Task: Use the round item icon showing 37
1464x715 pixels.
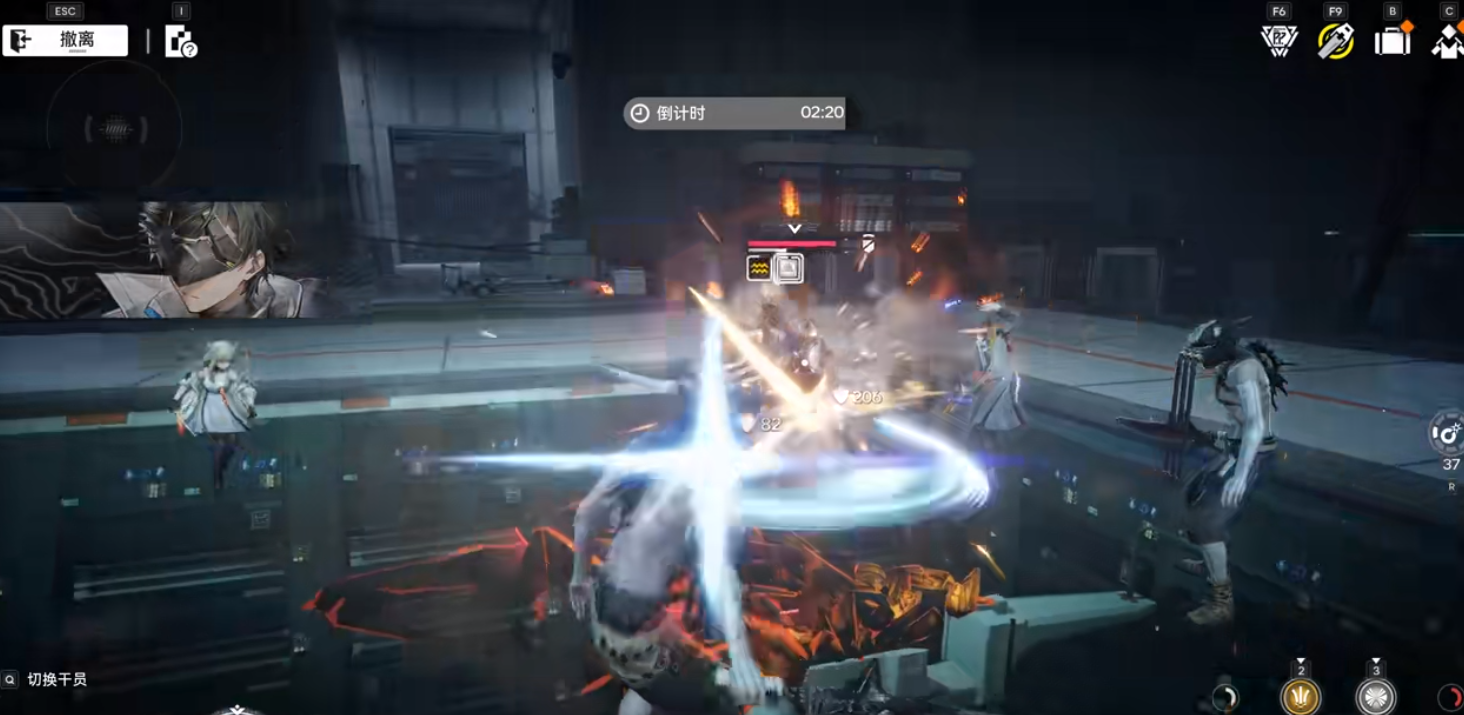Action: point(1447,434)
